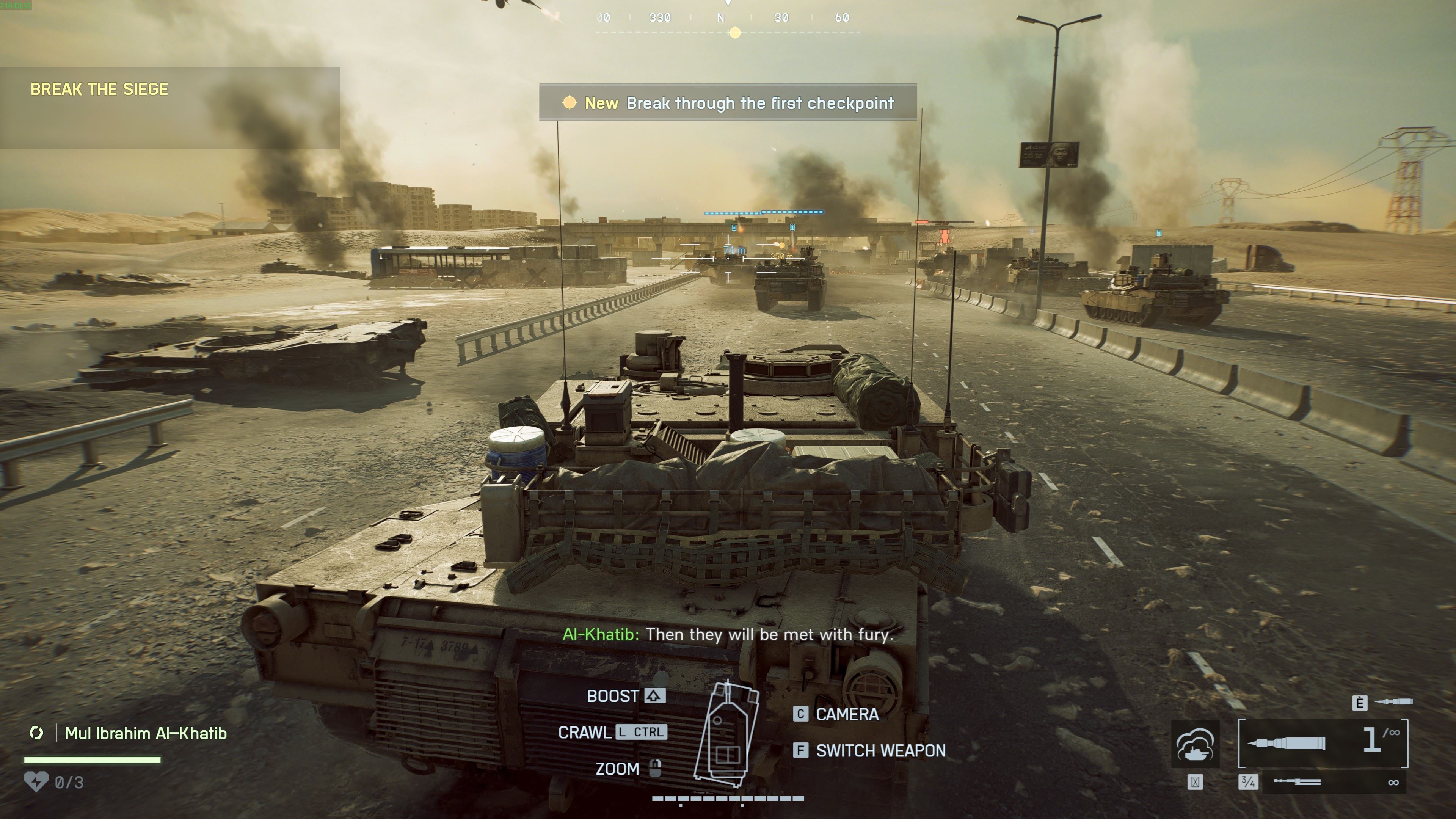1456x819 pixels.
Task: Select the yellow objective dot on compass
Action: [x=735, y=33]
